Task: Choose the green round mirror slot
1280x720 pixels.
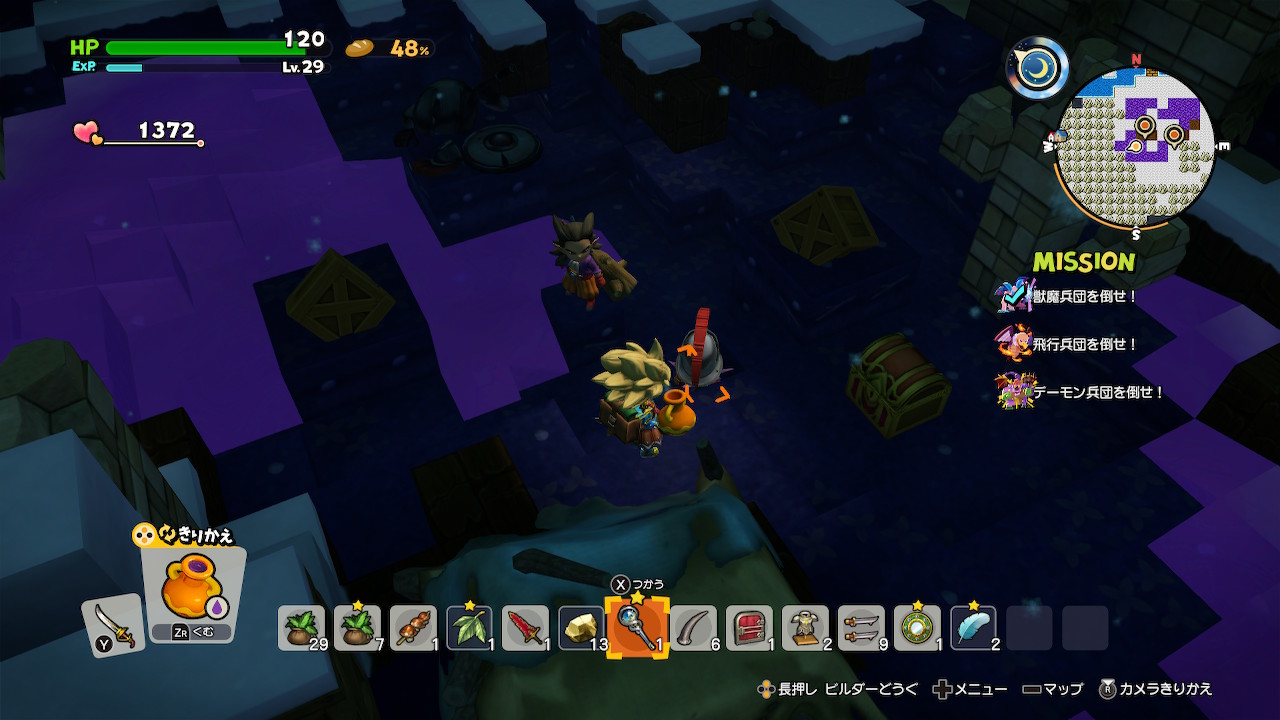Action: tap(917, 628)
